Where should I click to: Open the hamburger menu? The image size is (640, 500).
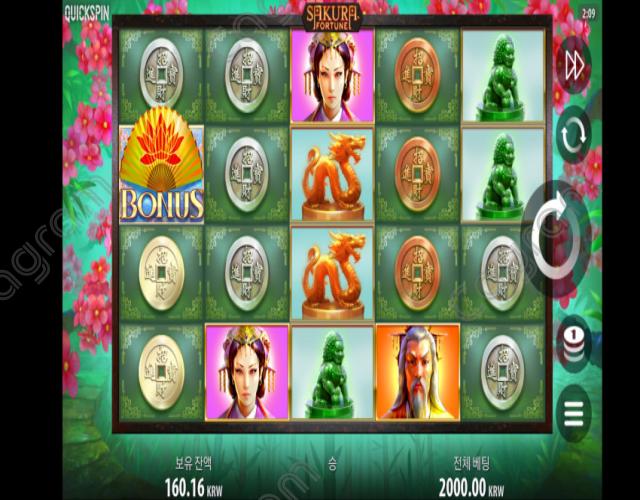(574, 411)
